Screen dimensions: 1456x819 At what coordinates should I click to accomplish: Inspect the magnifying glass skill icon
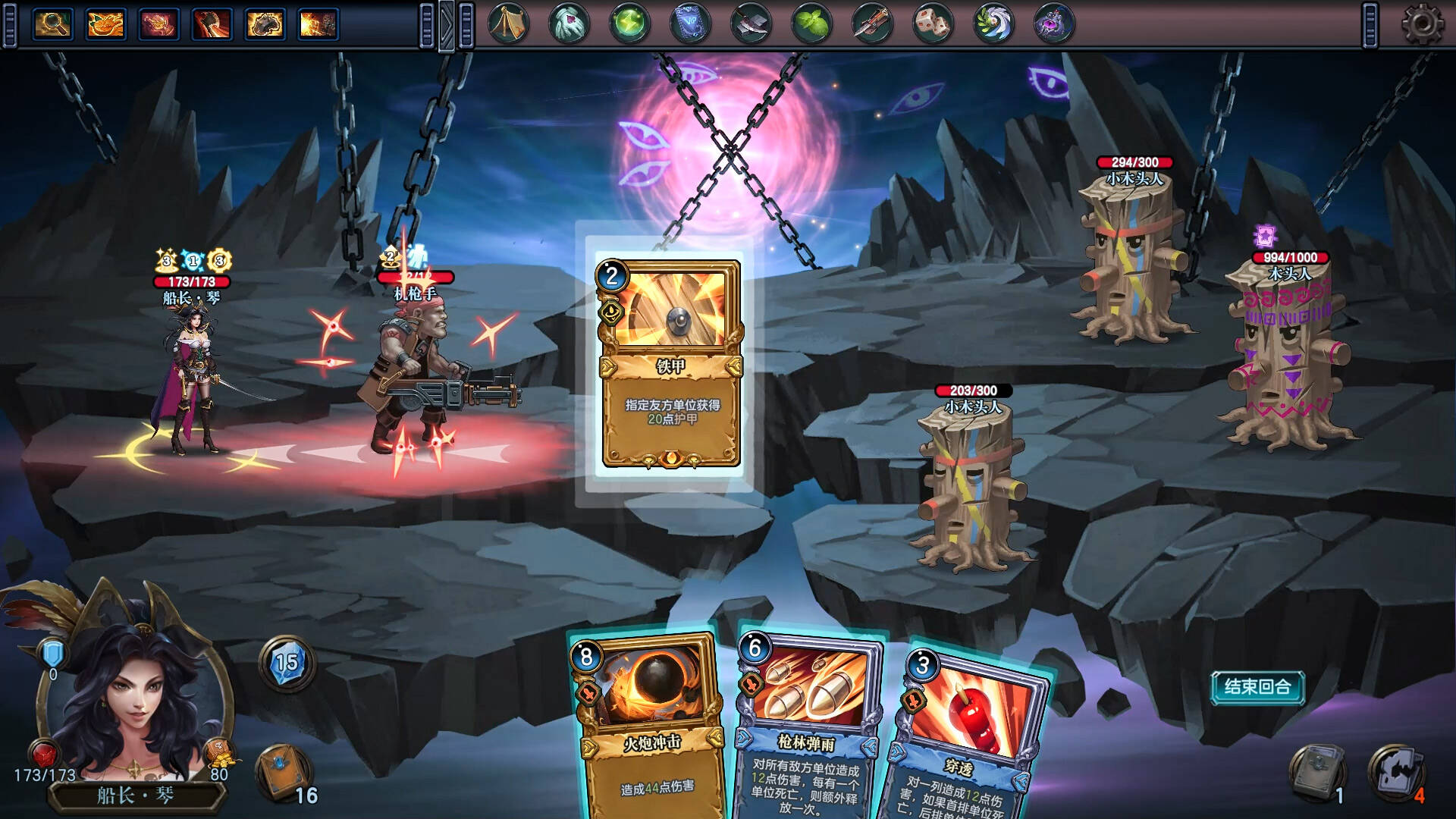tap(52, 24)
